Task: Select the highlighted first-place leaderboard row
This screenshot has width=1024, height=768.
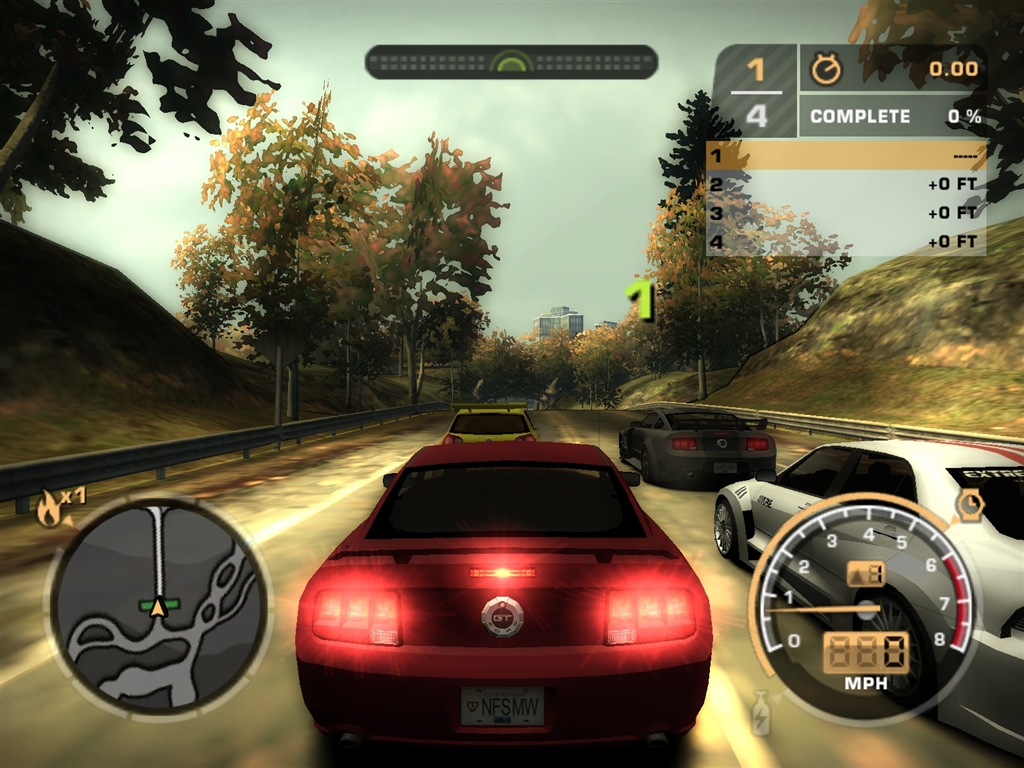Action: 845,155
